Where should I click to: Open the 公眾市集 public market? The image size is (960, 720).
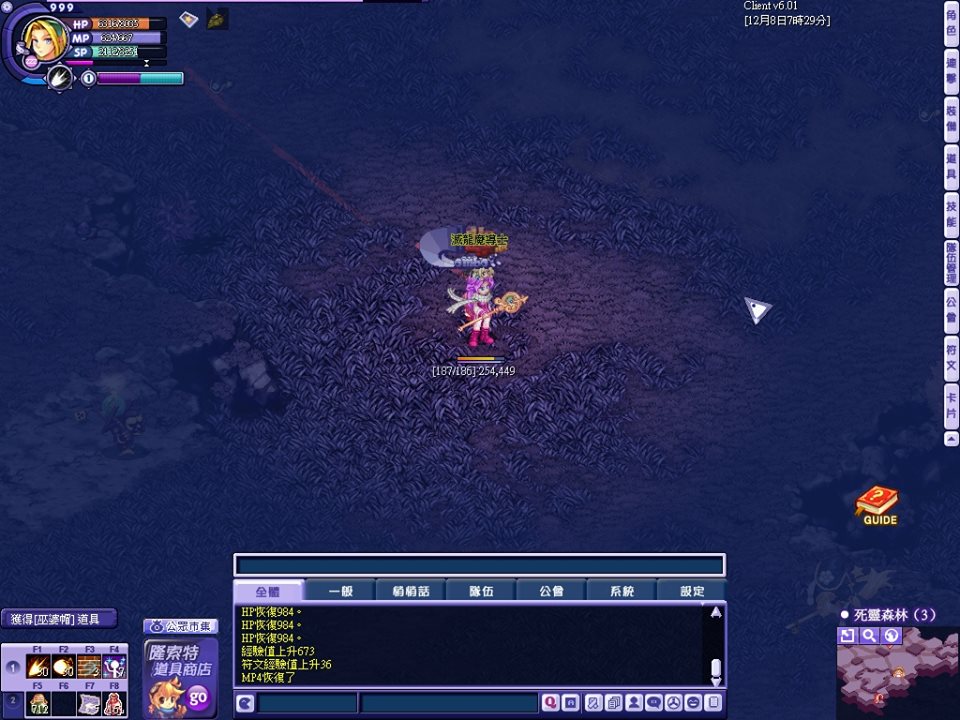[x=181, y=626]
